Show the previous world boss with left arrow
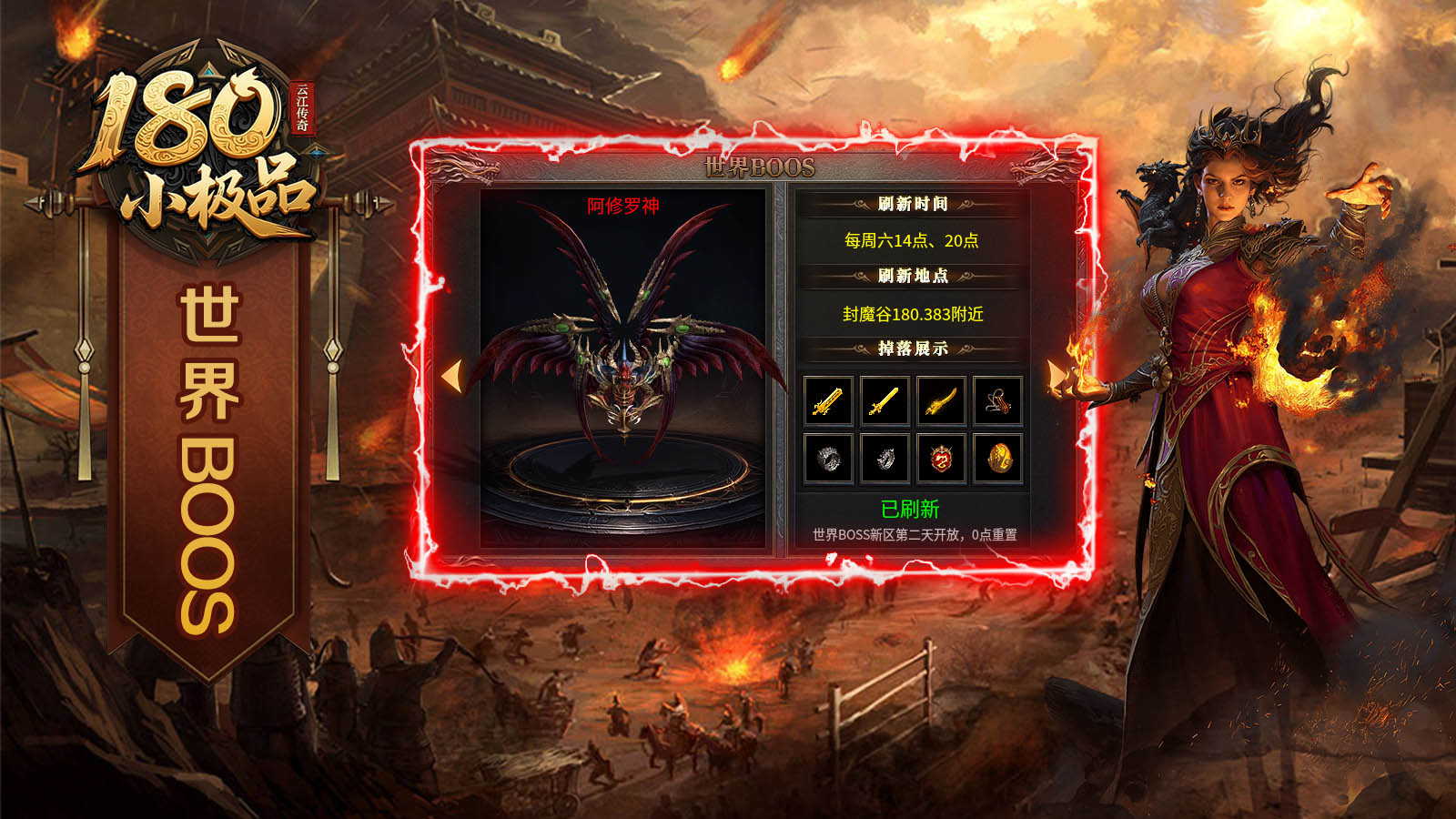The width and height of the screenshot is (1456, 819). (x=452, y=376)
